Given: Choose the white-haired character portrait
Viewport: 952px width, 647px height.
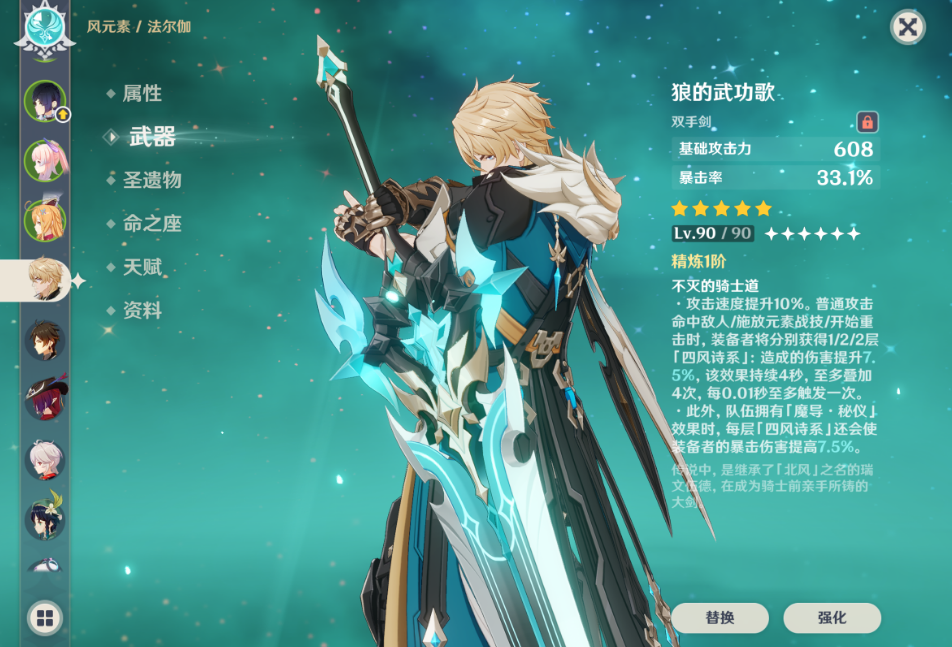Looking at the screenshot, I should (x=45, y=460).
